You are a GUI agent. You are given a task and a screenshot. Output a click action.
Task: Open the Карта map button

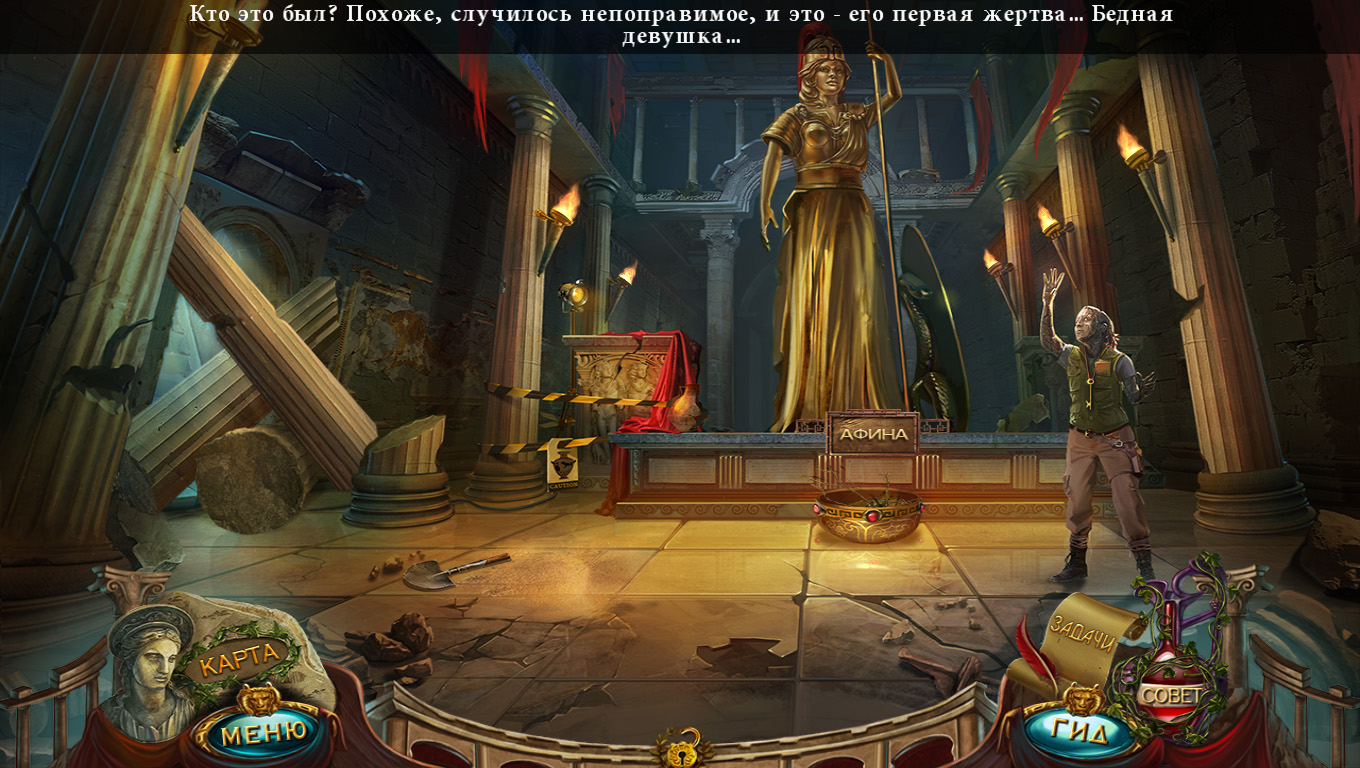(240, 658)
